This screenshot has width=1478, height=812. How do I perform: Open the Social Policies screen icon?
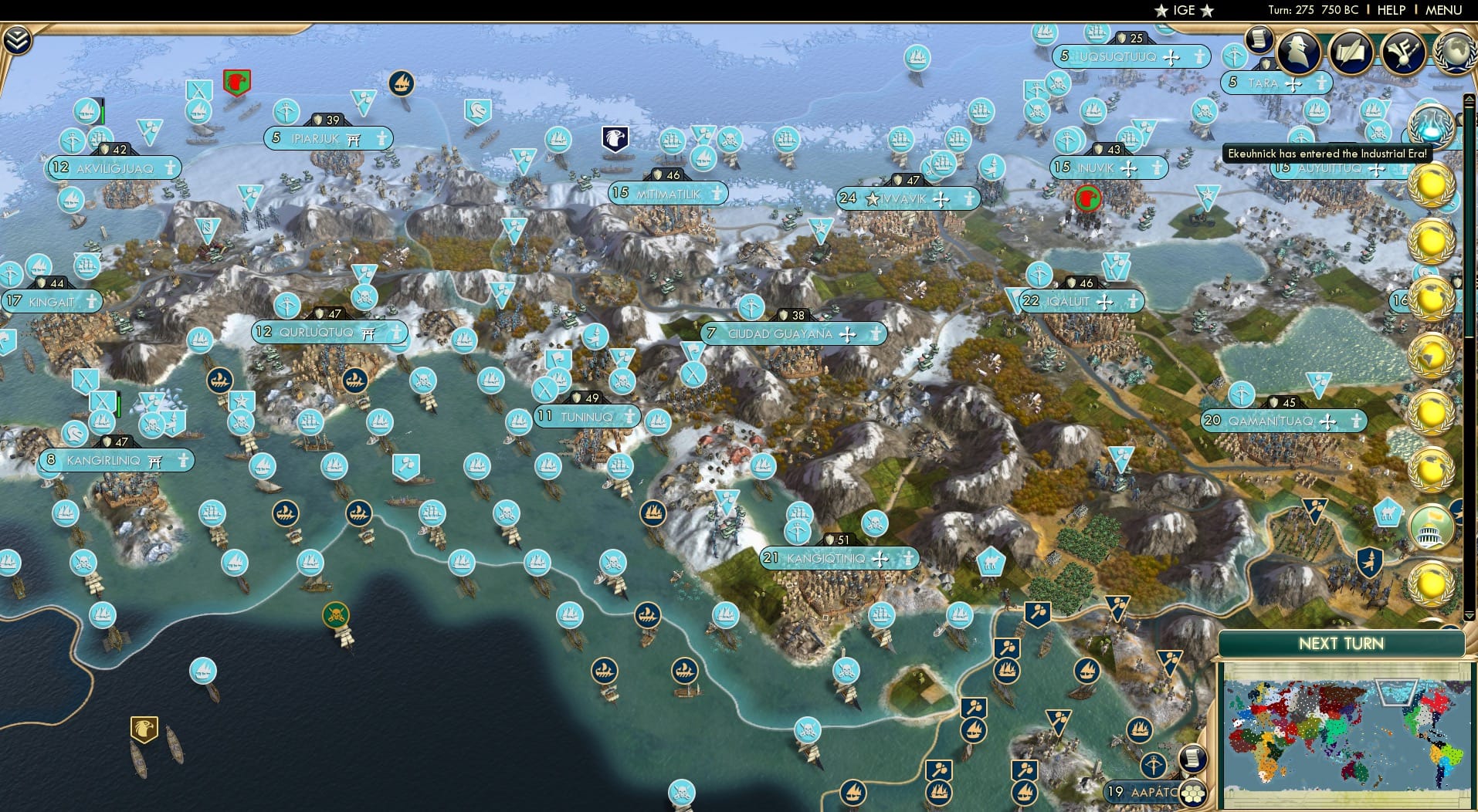[x=1353, y=52]
